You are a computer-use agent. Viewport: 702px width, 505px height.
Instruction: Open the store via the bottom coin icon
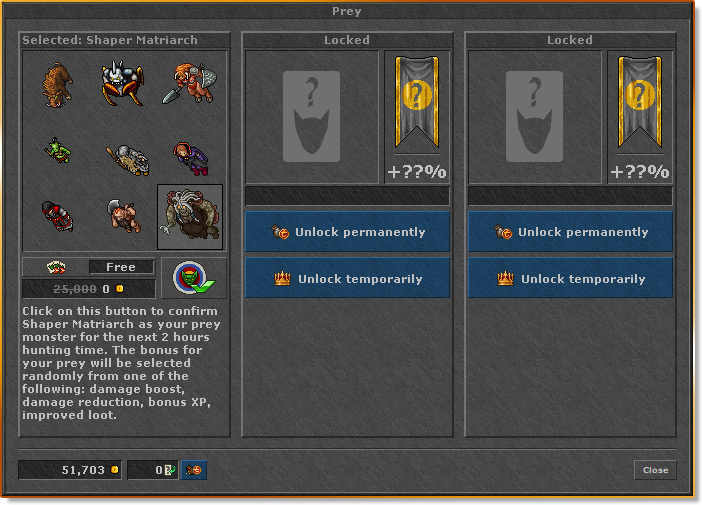point(194,470)
